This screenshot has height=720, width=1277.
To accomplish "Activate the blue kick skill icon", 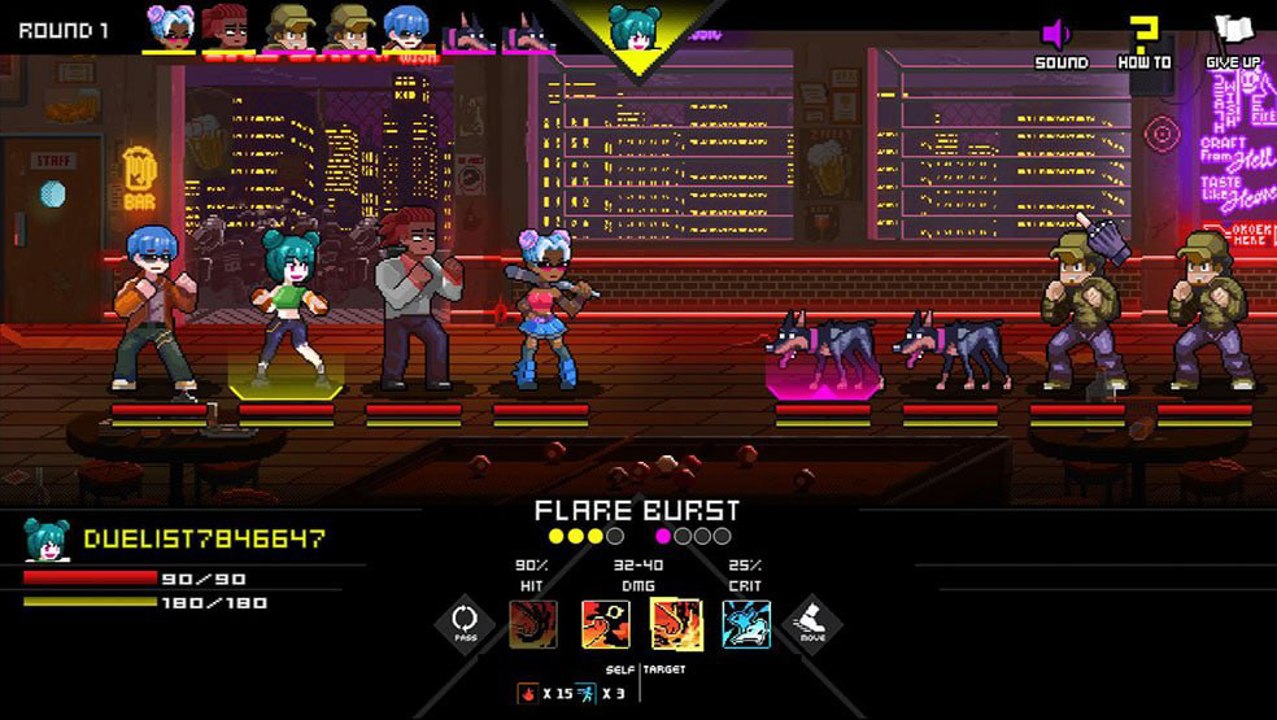I will [746, 624].
